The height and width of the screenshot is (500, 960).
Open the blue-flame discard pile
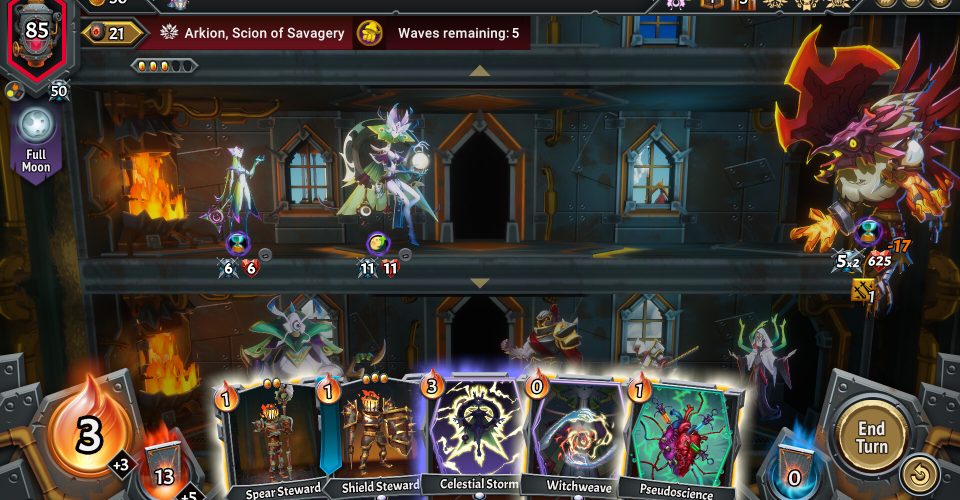(794, 465)
